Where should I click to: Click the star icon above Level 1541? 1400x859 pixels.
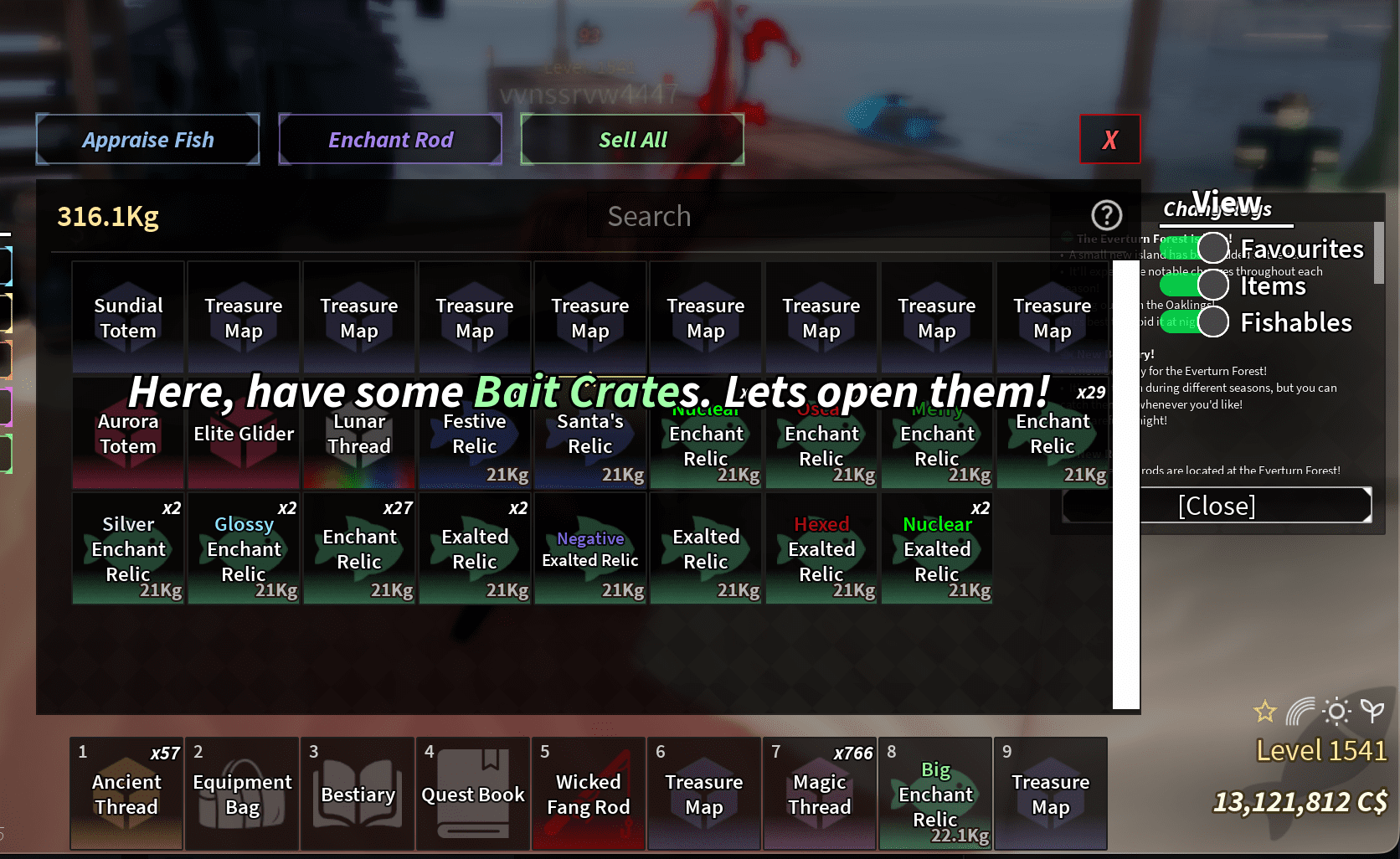(x=1265, y=711)
